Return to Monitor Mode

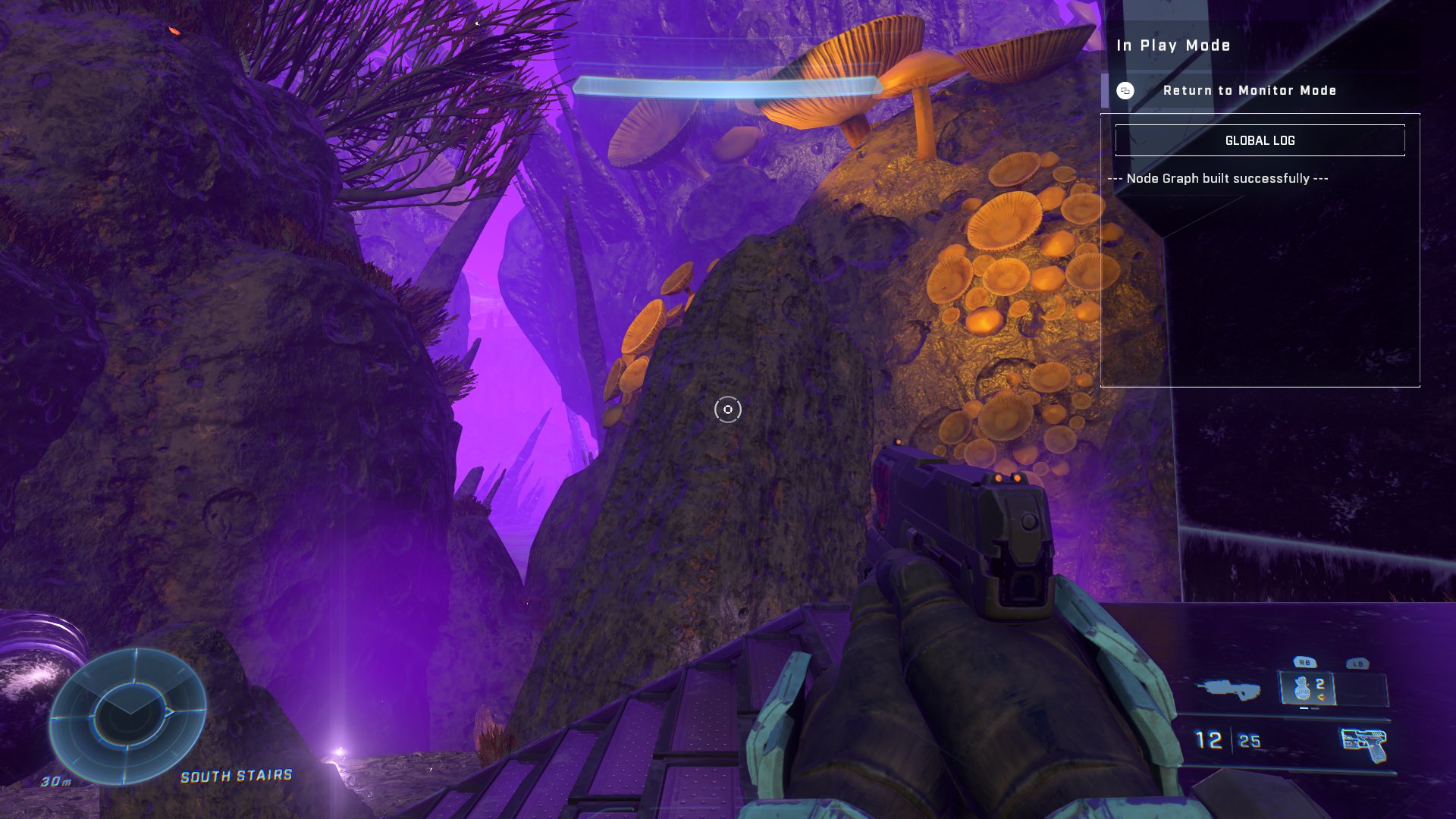1249,90
